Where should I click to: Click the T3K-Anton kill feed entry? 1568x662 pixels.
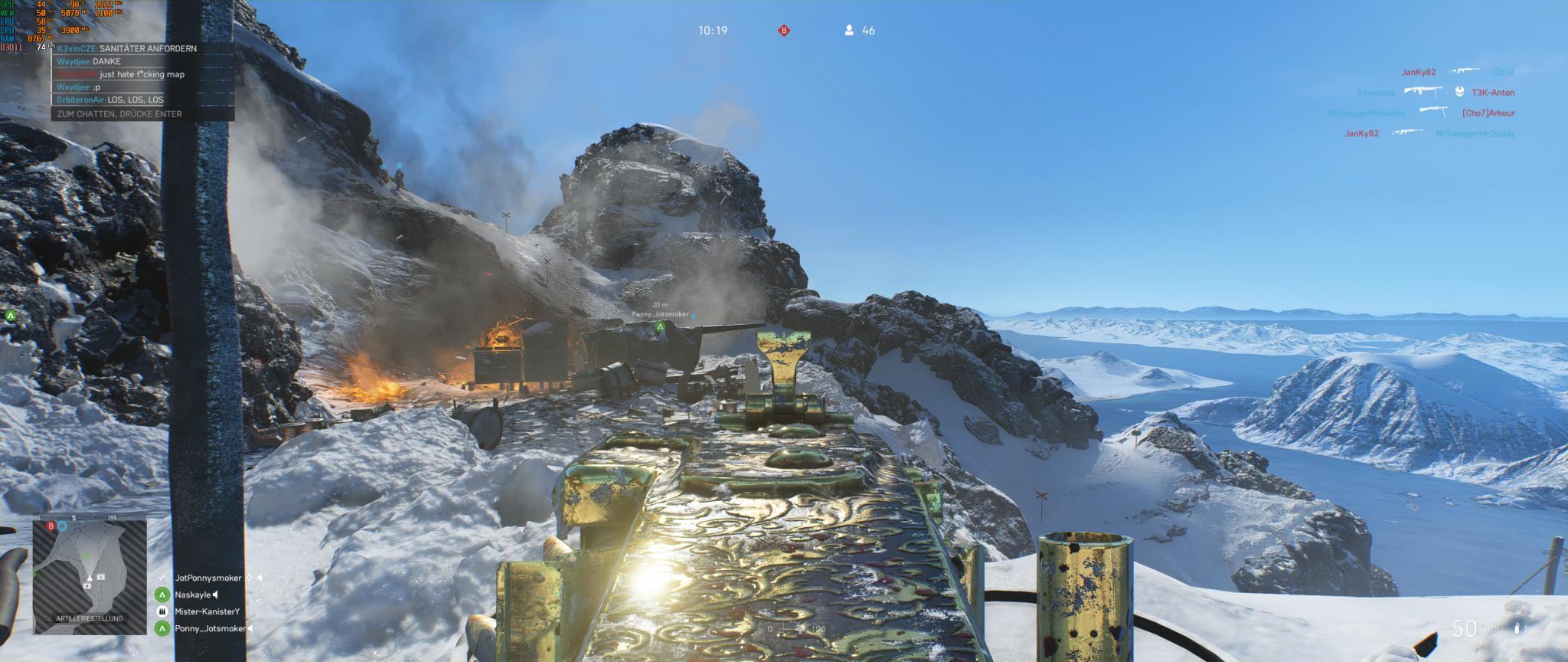pos(1492,93)
